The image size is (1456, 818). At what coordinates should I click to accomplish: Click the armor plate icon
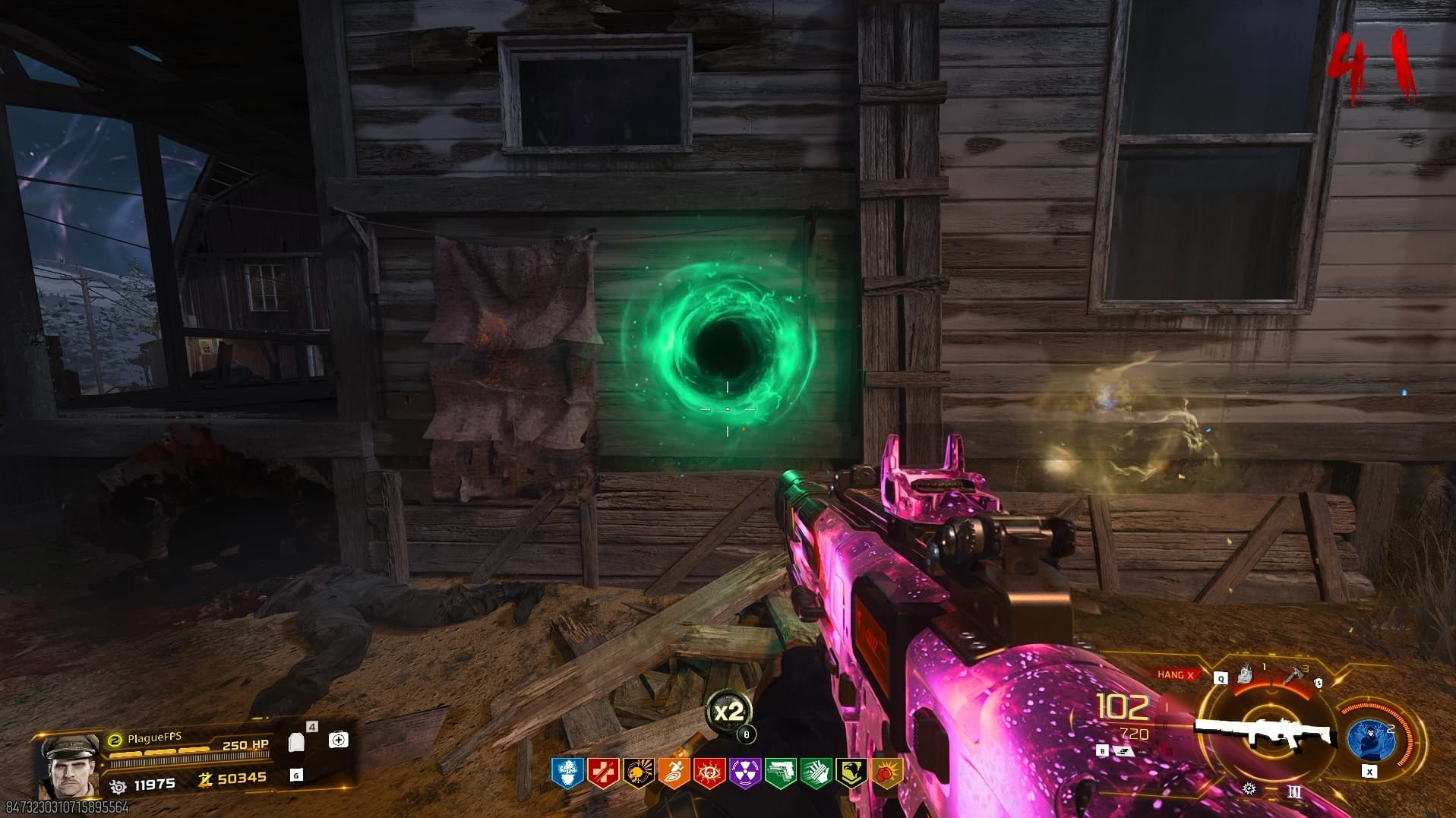pos(297,743)
